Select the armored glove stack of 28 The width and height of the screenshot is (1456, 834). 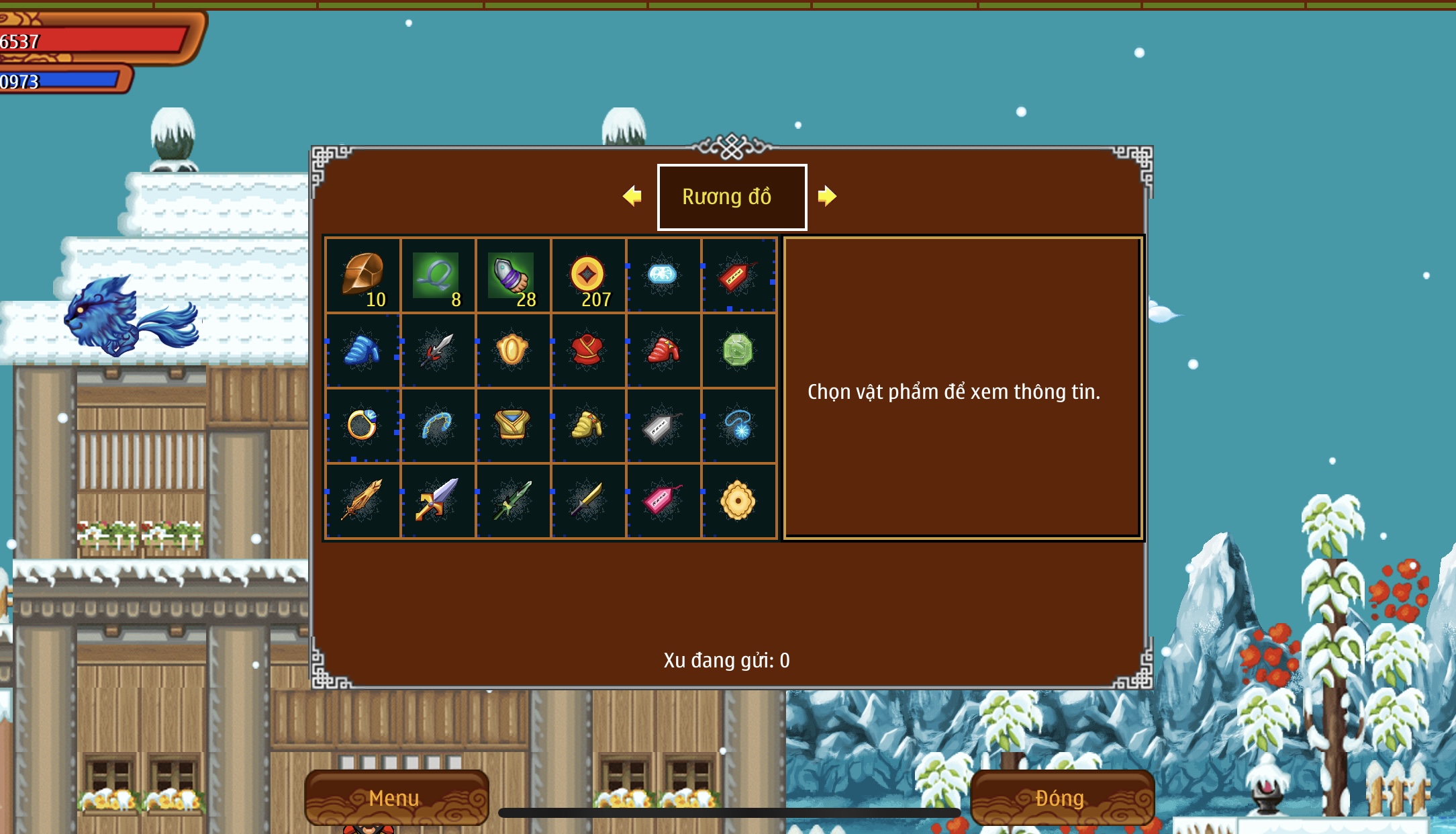[x=513, y=275]
